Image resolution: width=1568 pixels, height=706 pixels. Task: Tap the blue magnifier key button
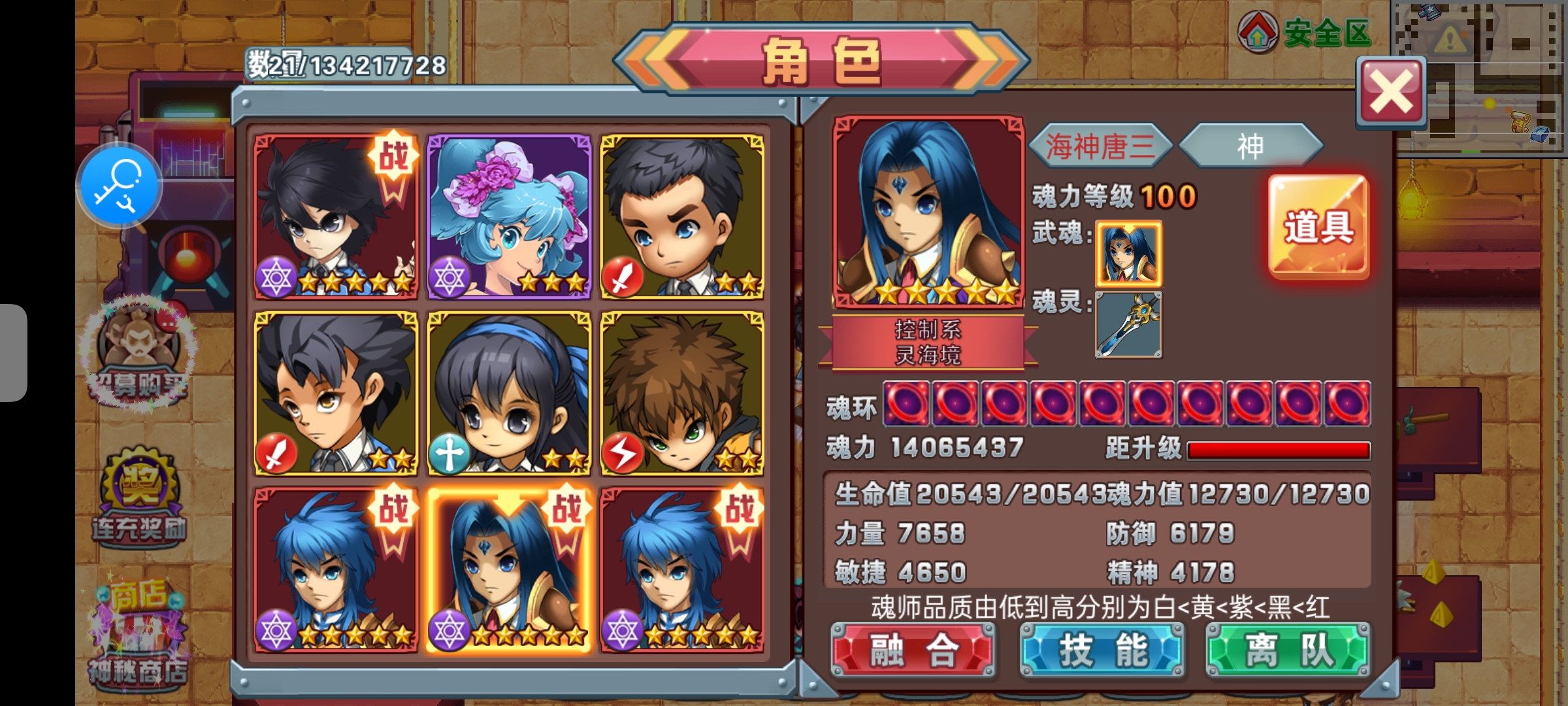(119, 186)
